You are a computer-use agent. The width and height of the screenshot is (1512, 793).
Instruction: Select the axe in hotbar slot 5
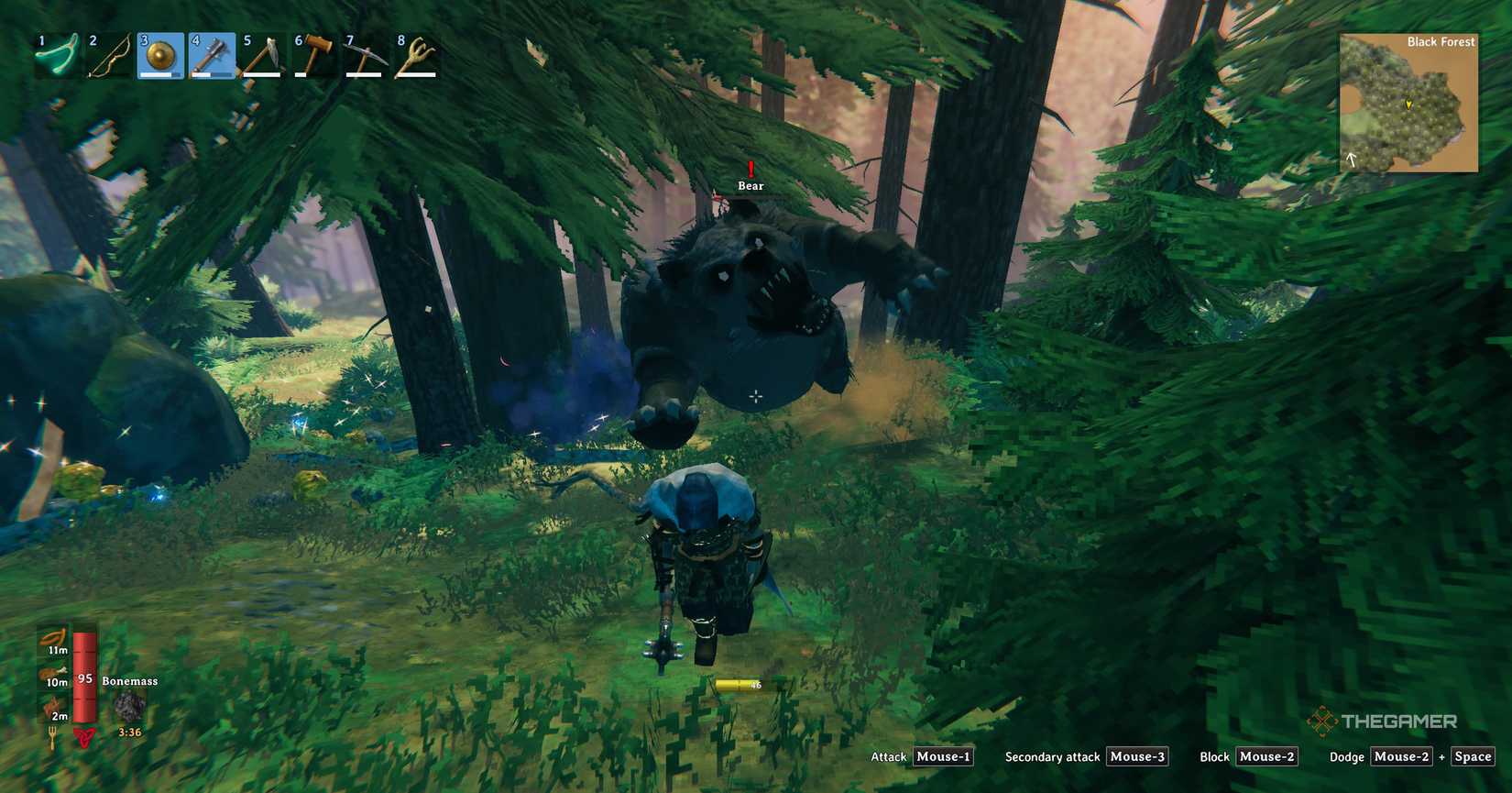[x=262, y=53]
